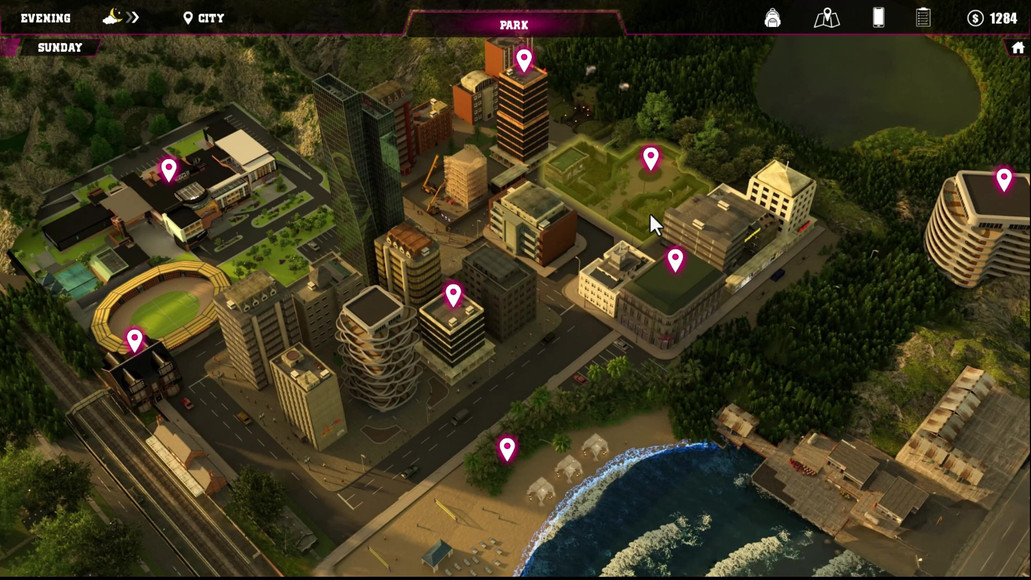Skip time with the moon arrows icon
Image resolution: width=1031 pixels, height=580 pixels.
pyautogui.click(x=121, y=18)
